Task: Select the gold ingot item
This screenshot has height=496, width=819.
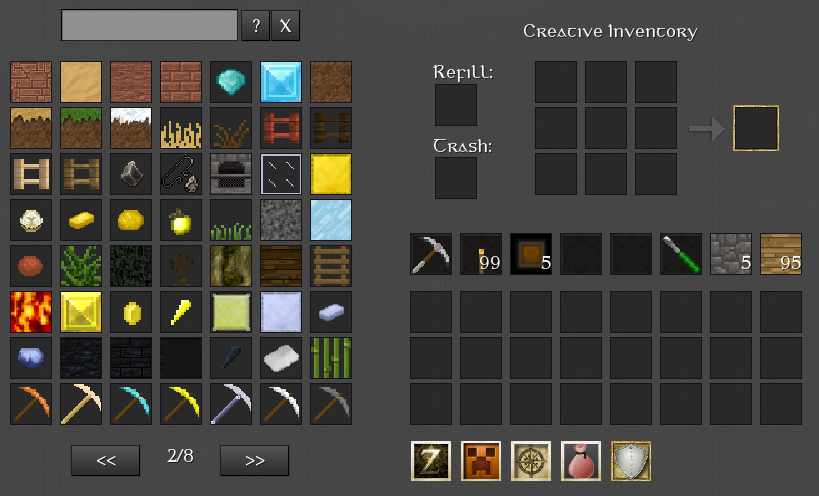Action: coord(80,219)
